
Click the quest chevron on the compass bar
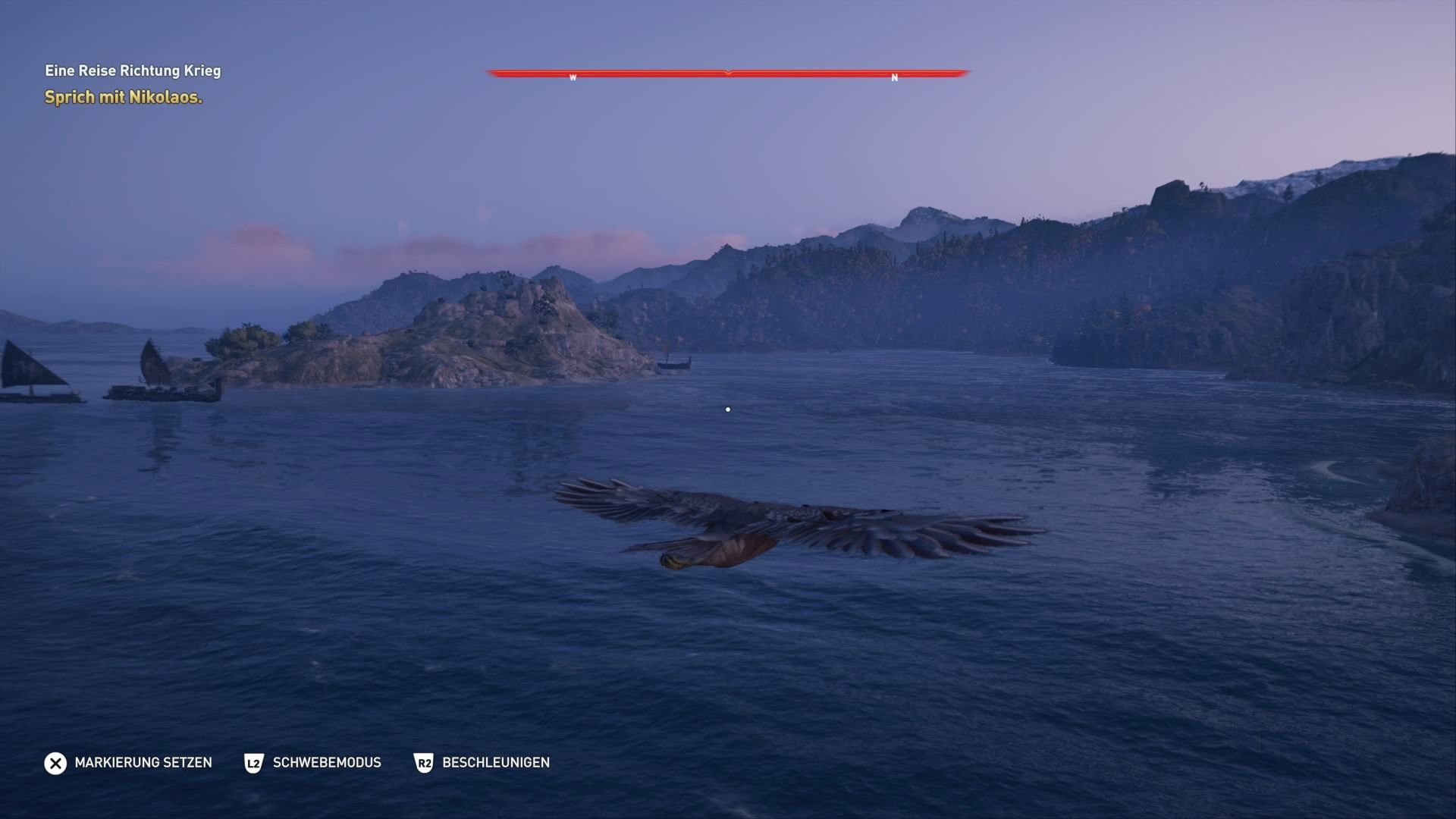coord(727,74)
